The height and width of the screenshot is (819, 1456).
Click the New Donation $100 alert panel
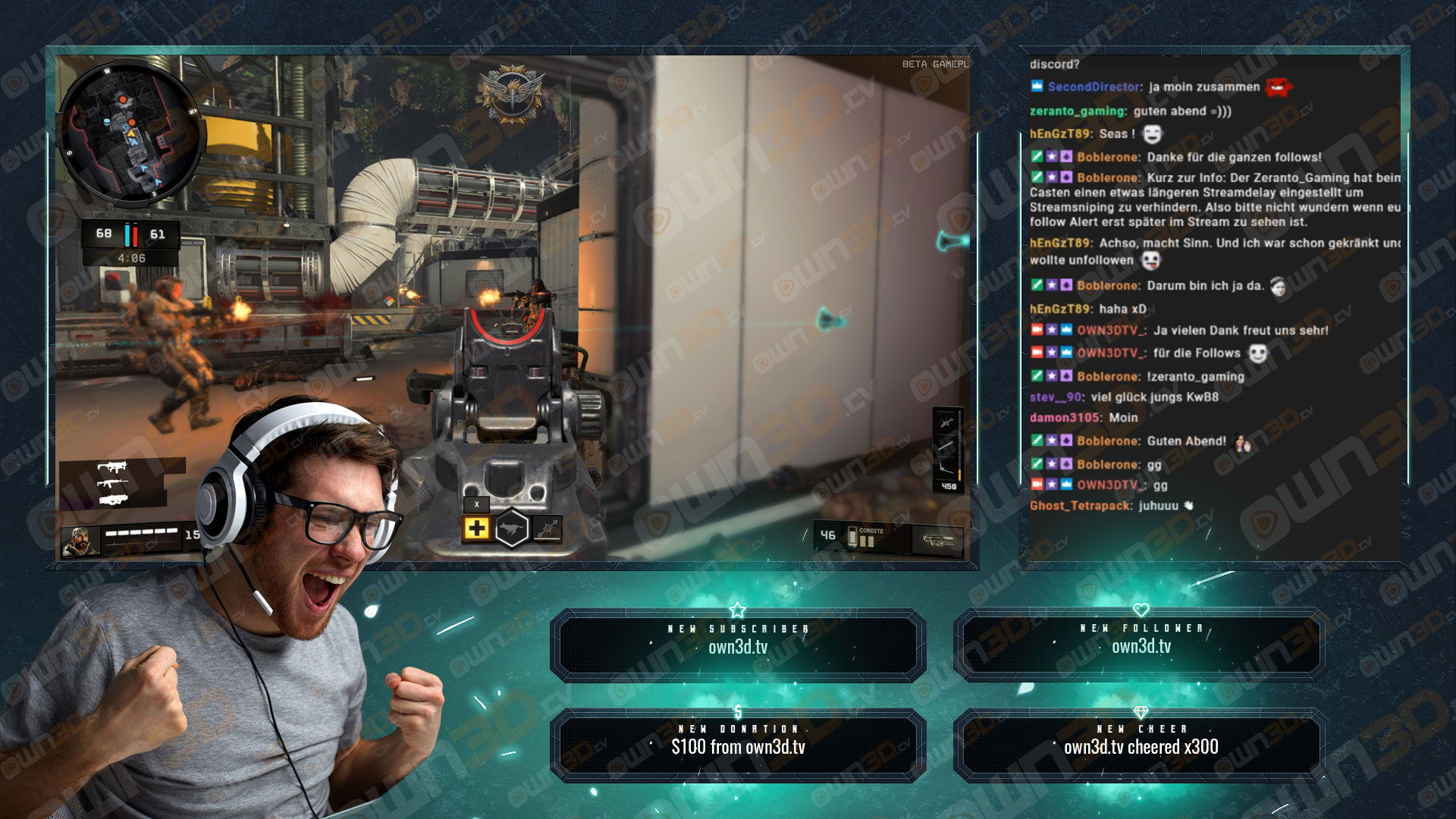click(739, 743)
